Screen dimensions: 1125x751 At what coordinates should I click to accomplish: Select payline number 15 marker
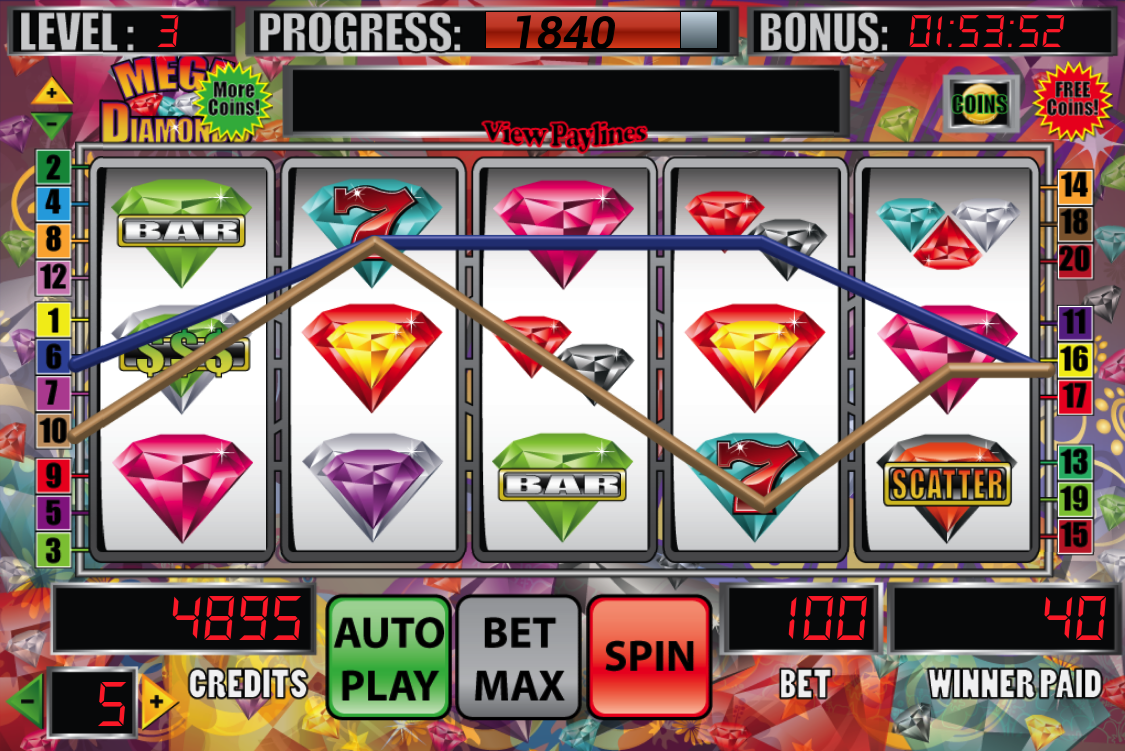[1074, 535]
